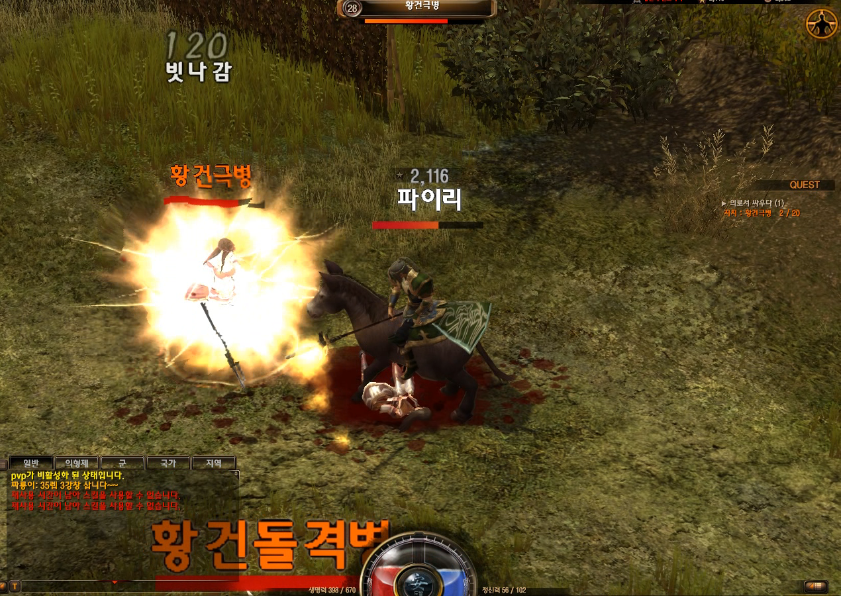
Task: Click the orange character silhouette icon
Action: [821, 24]
